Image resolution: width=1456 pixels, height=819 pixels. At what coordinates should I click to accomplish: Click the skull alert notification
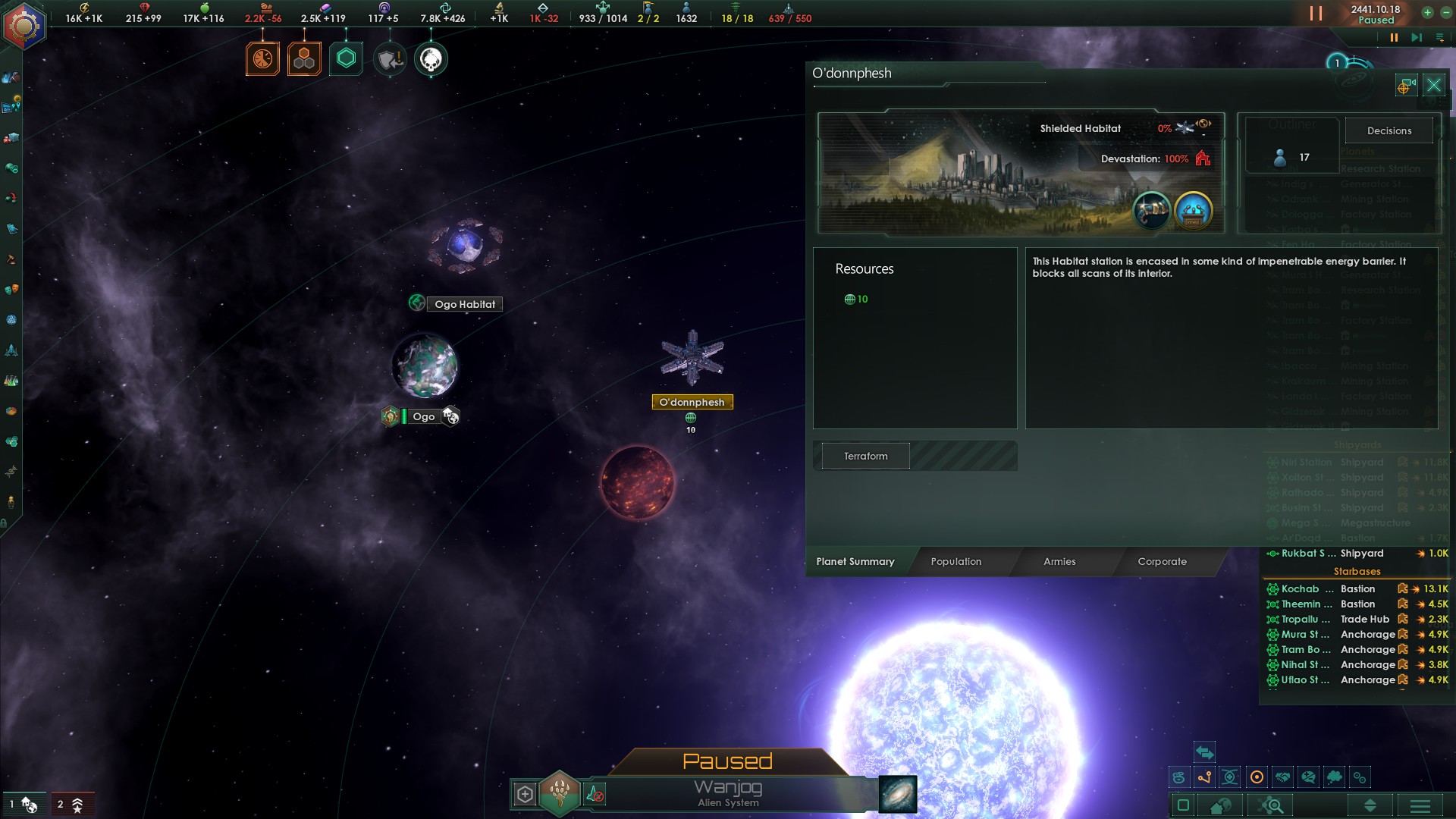pyautogui.click(x=431, y=59)
